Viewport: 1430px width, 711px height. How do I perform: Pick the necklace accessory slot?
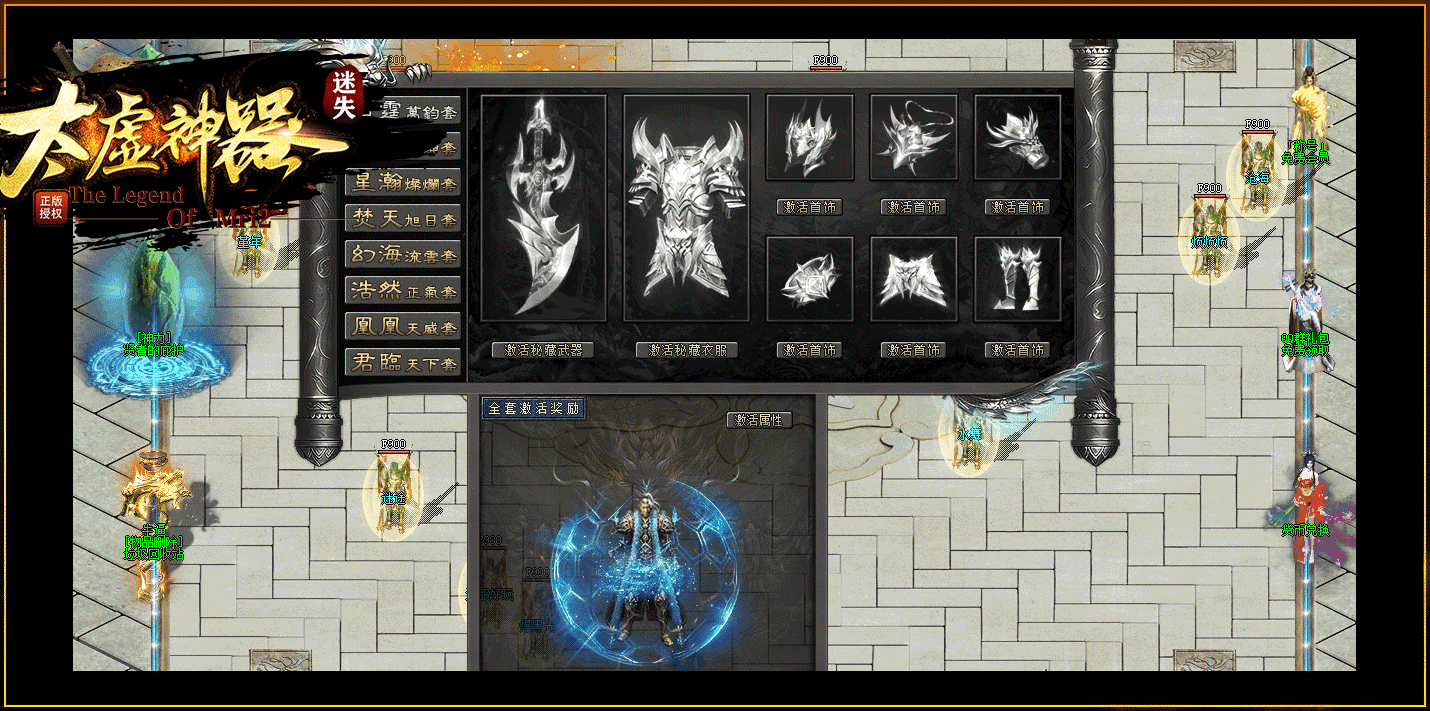pos(914,138)
